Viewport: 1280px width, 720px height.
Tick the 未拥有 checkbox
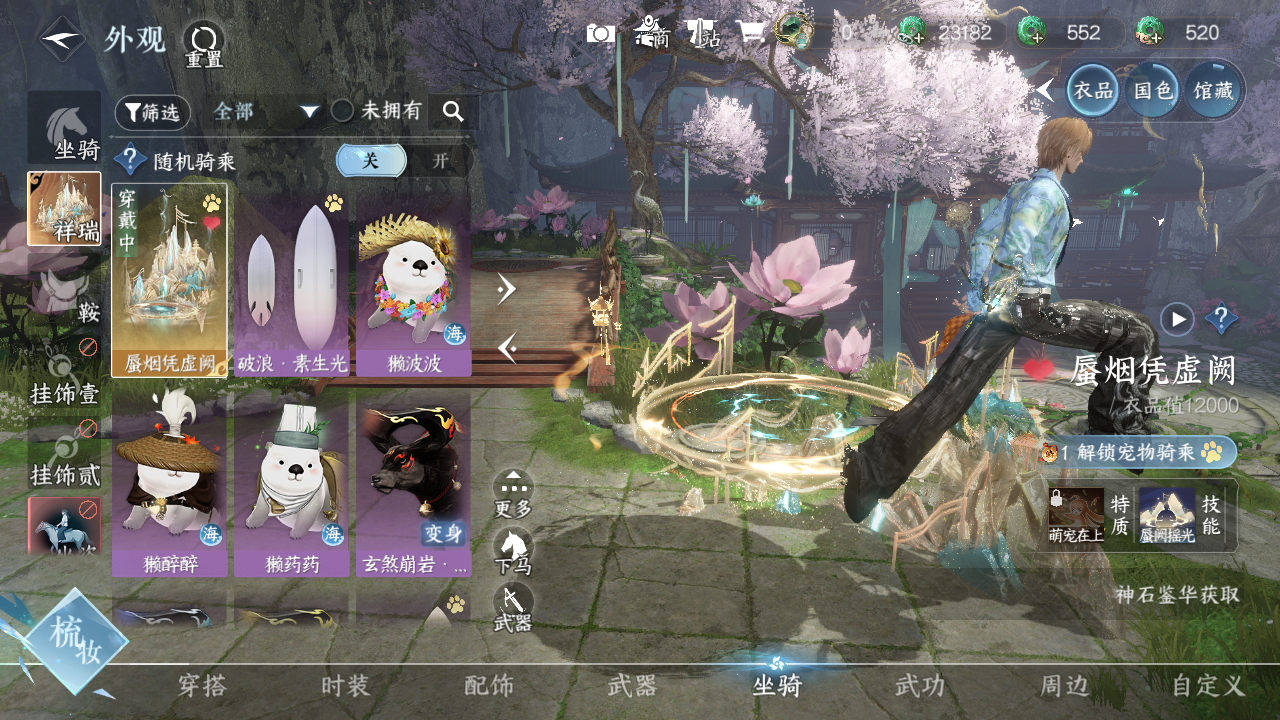pyautogui.click(x=343, y=111)
